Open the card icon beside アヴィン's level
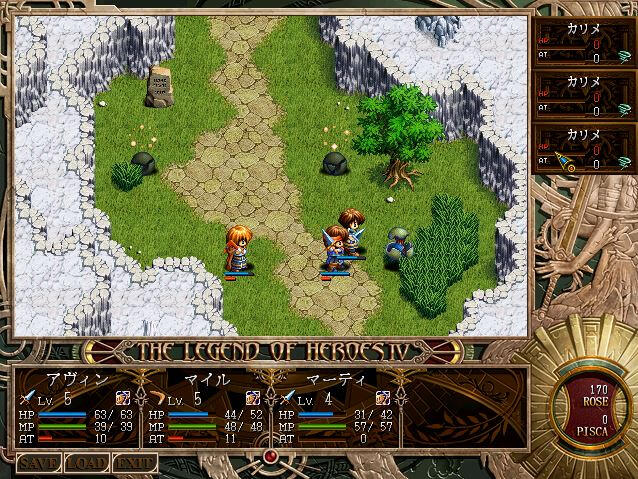Screen dimensions: 638x479 123,399
